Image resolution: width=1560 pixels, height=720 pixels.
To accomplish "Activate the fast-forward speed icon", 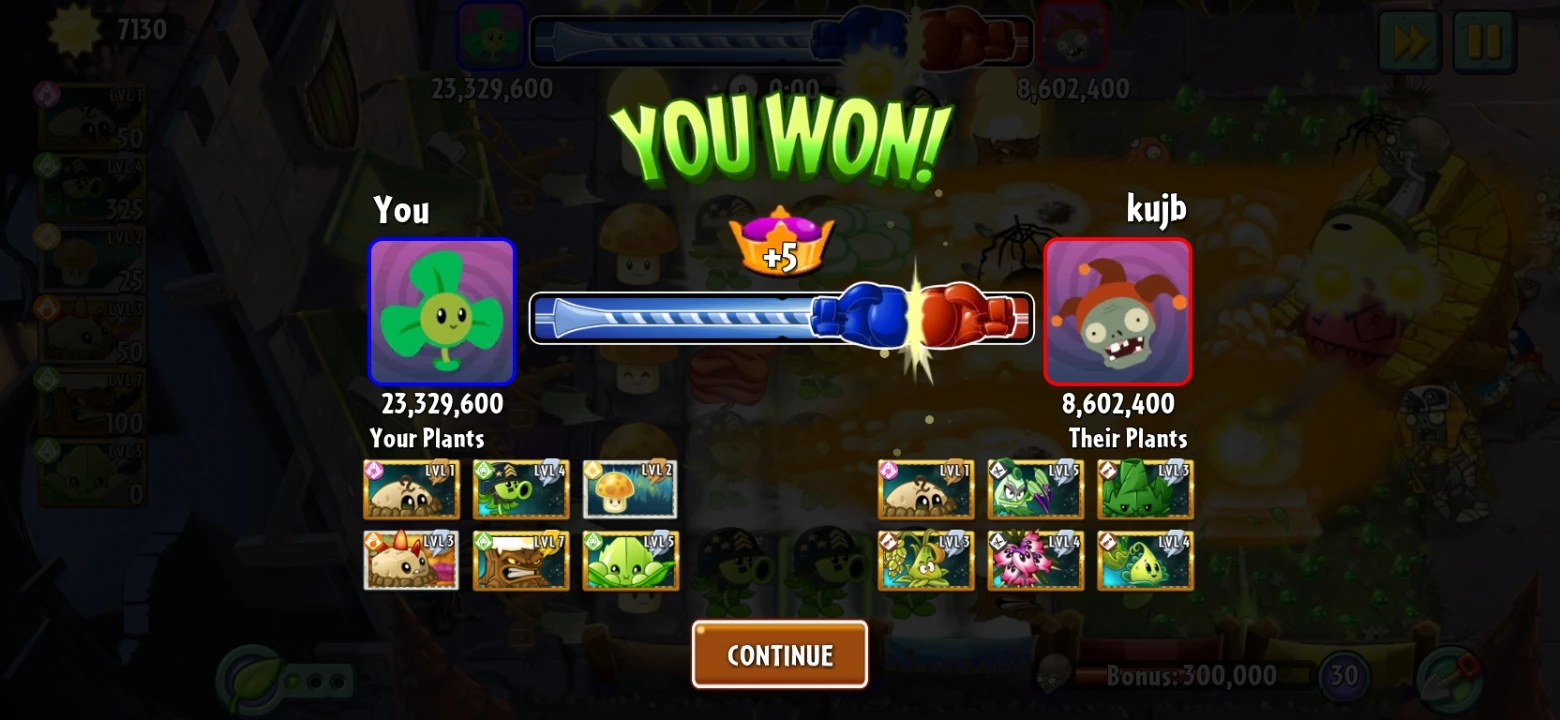I will (1410, 40).
